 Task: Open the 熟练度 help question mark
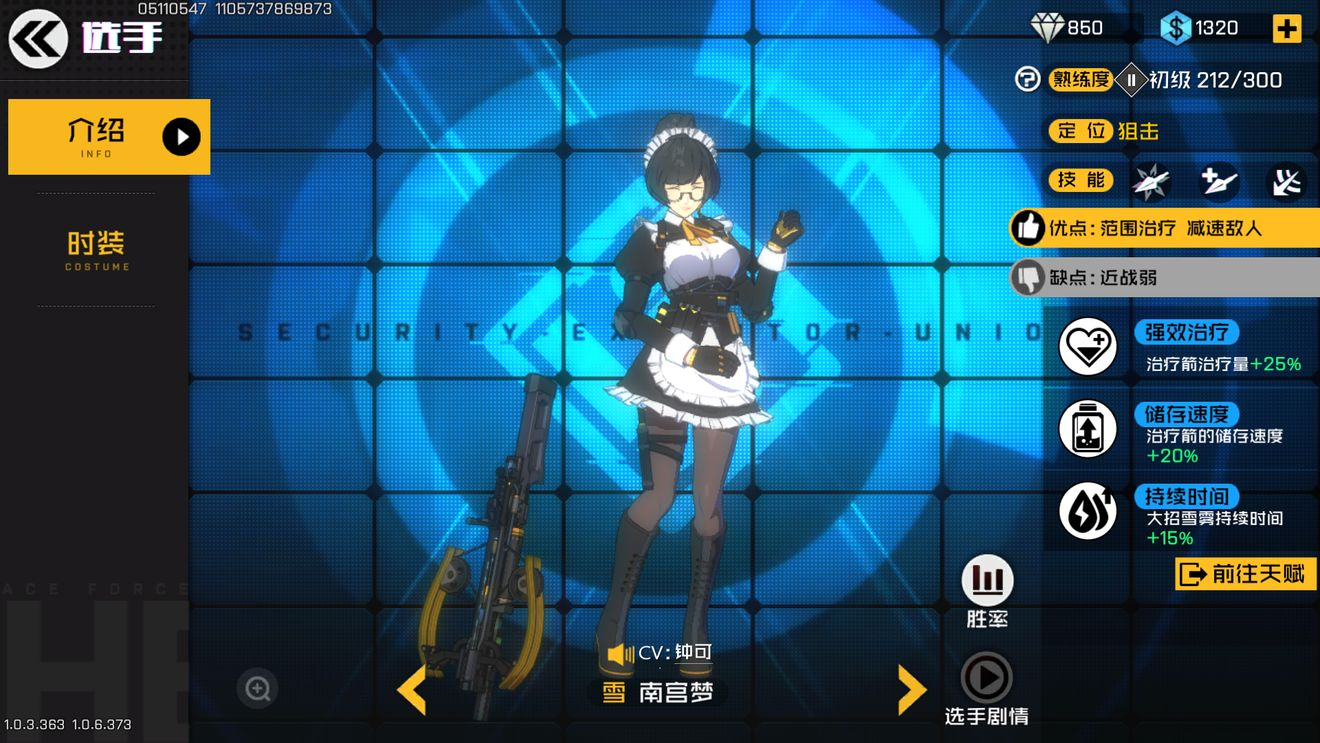1027,80
